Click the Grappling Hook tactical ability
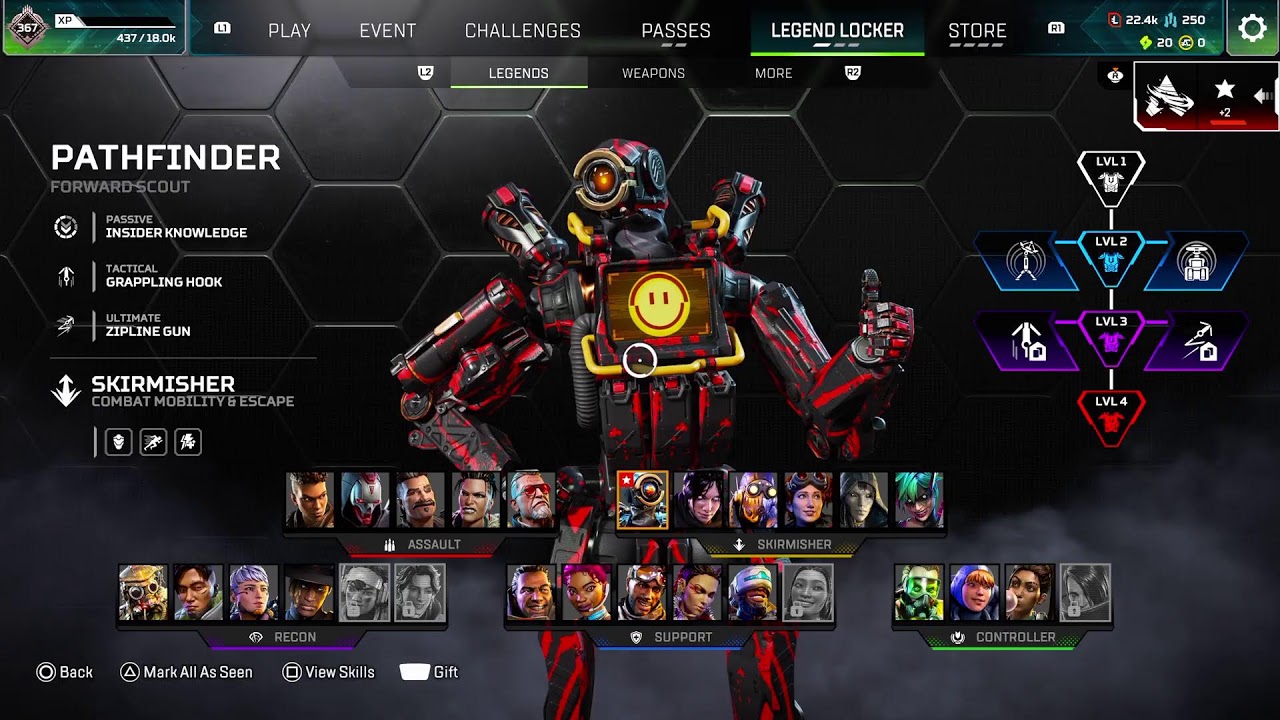Image resolution: width=1280 pixels, height=720 pixels. tap(163, 276)
